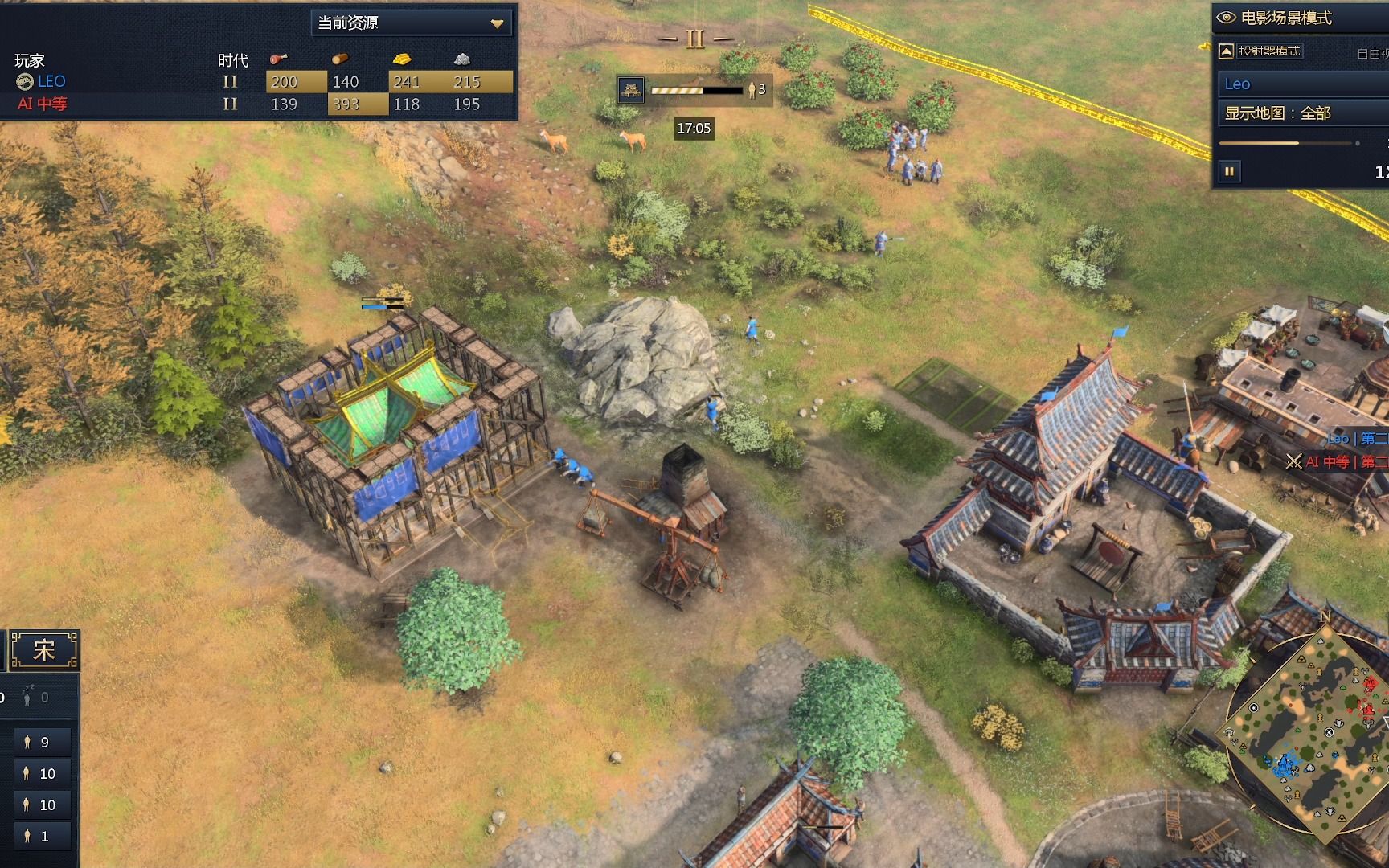
Task: Select the single villager group showing 1
Action: 42,837
